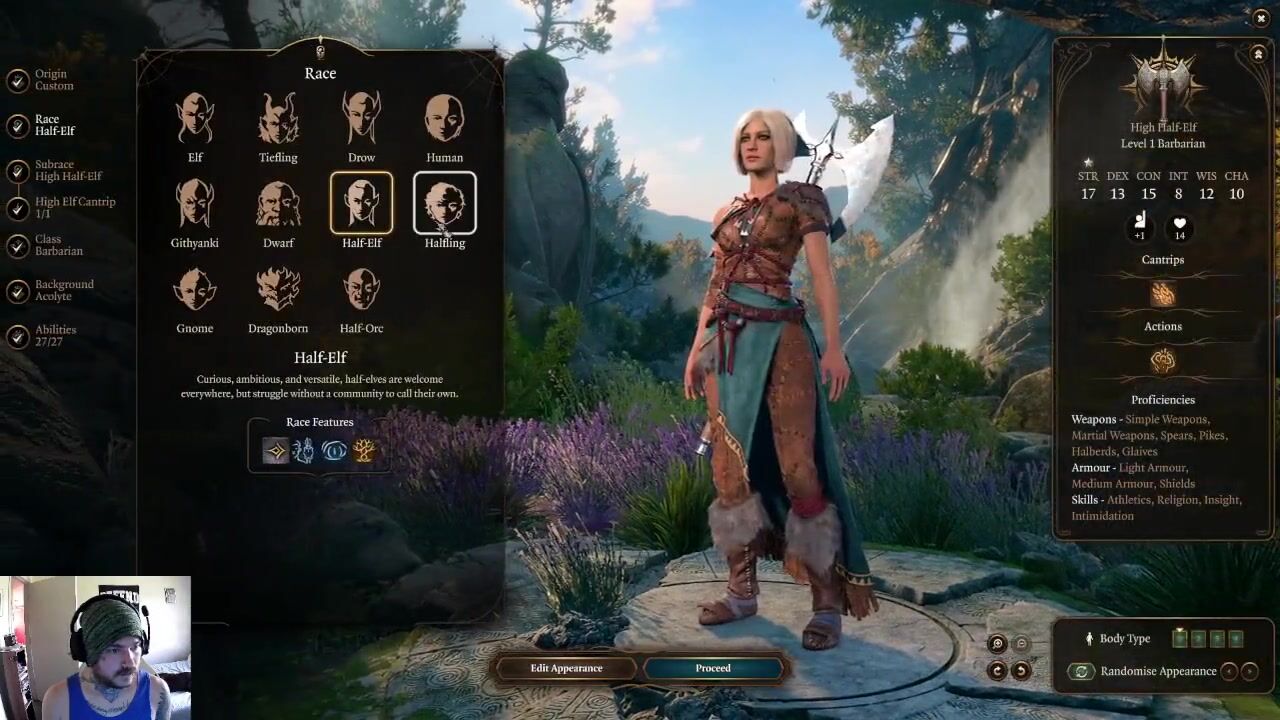
Task: Pick the Half-Orc race portrait
Action: [361, 291]
